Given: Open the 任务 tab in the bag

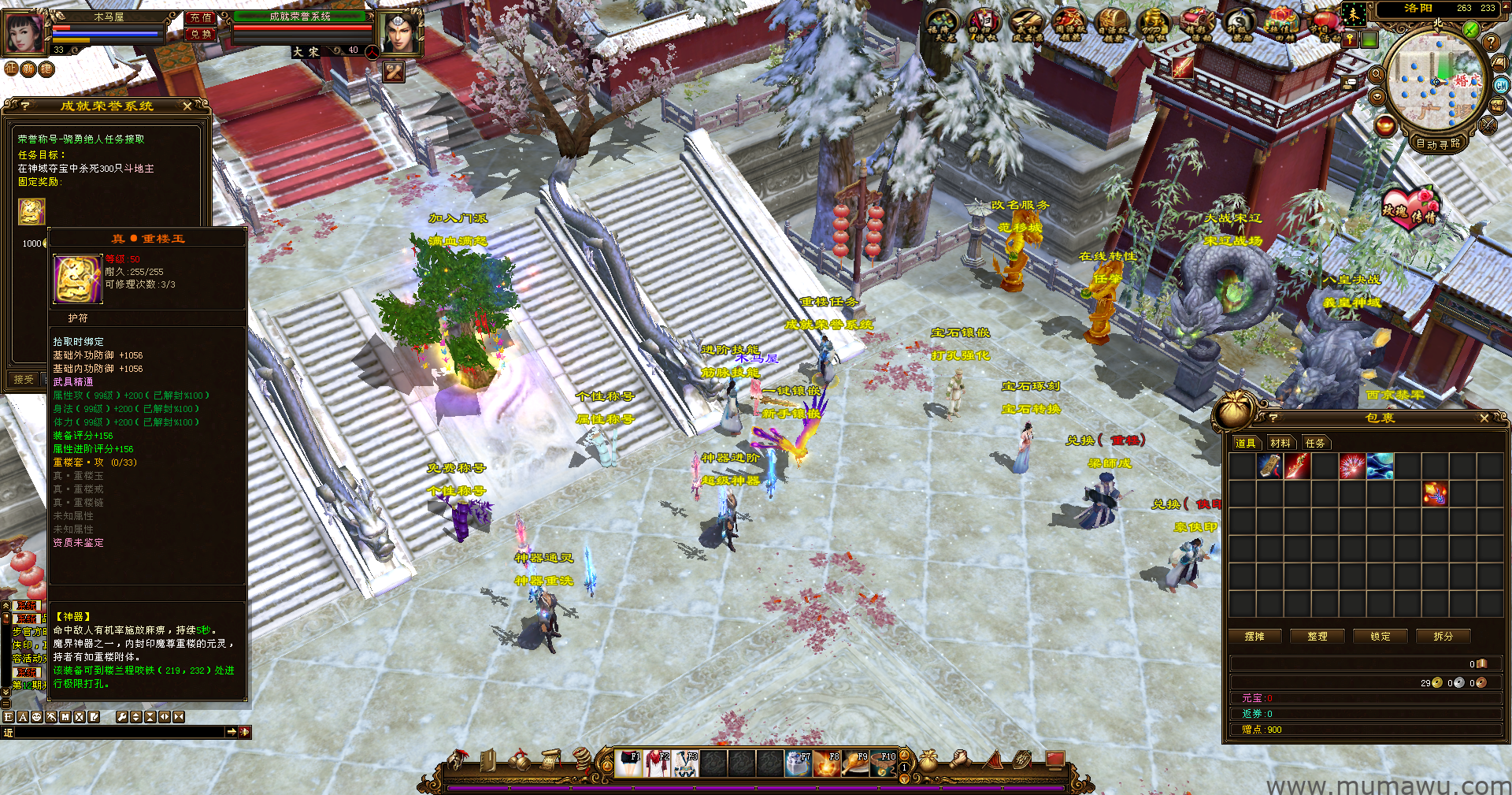Looking at the screenshot, I should (x=1315, y=443).
